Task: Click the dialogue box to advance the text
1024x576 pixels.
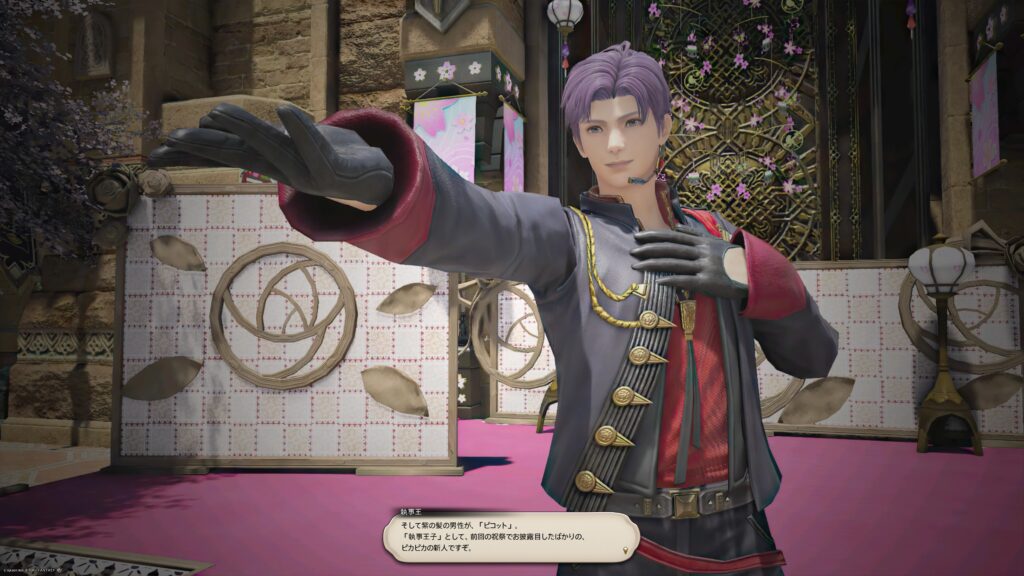Action: tap(510, 537)
